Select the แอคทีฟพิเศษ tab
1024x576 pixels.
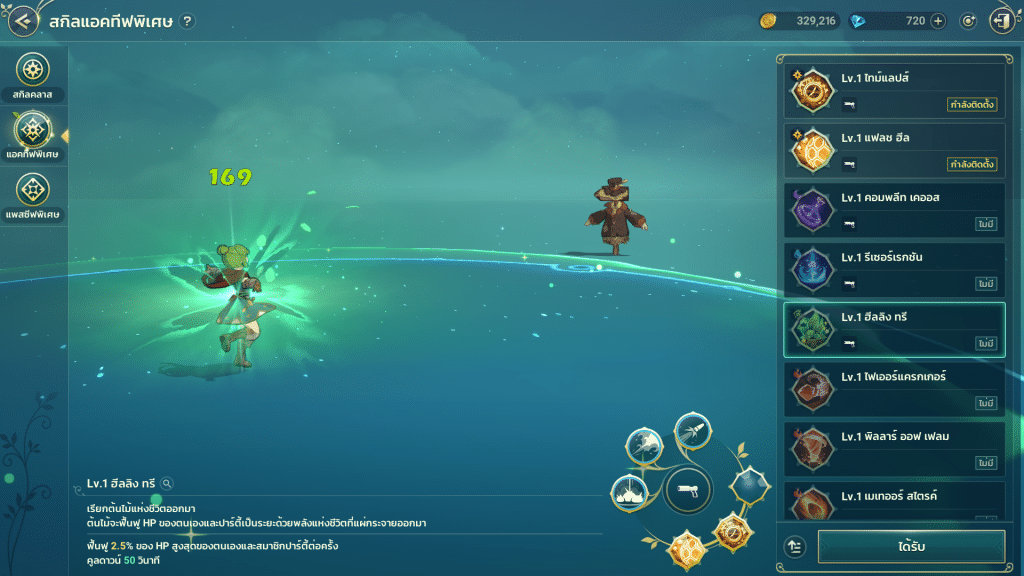(33, 136)
